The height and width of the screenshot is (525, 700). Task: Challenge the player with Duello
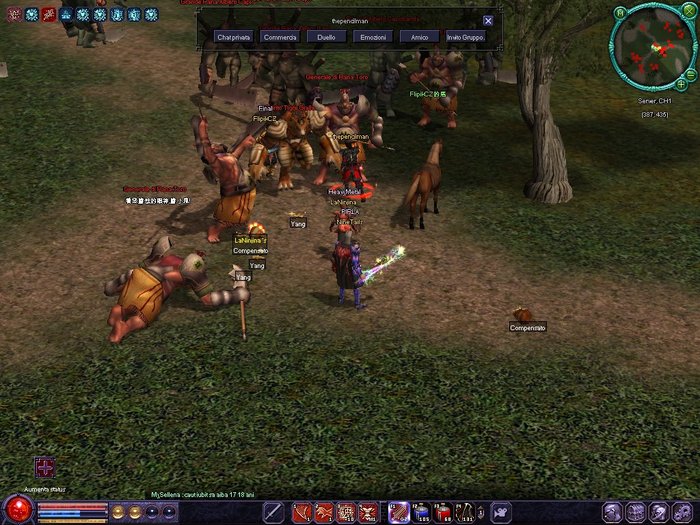pyautogui.click(x=326, y=37)
